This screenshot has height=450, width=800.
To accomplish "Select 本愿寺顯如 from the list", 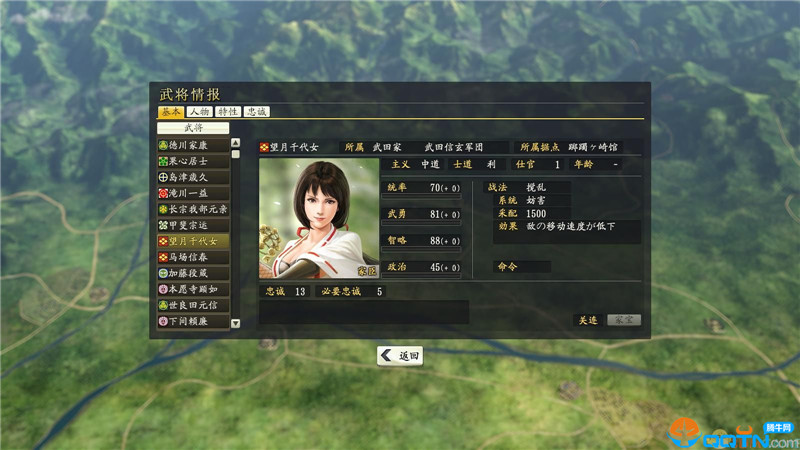I will pyautogui.click(x=193, y=289).
